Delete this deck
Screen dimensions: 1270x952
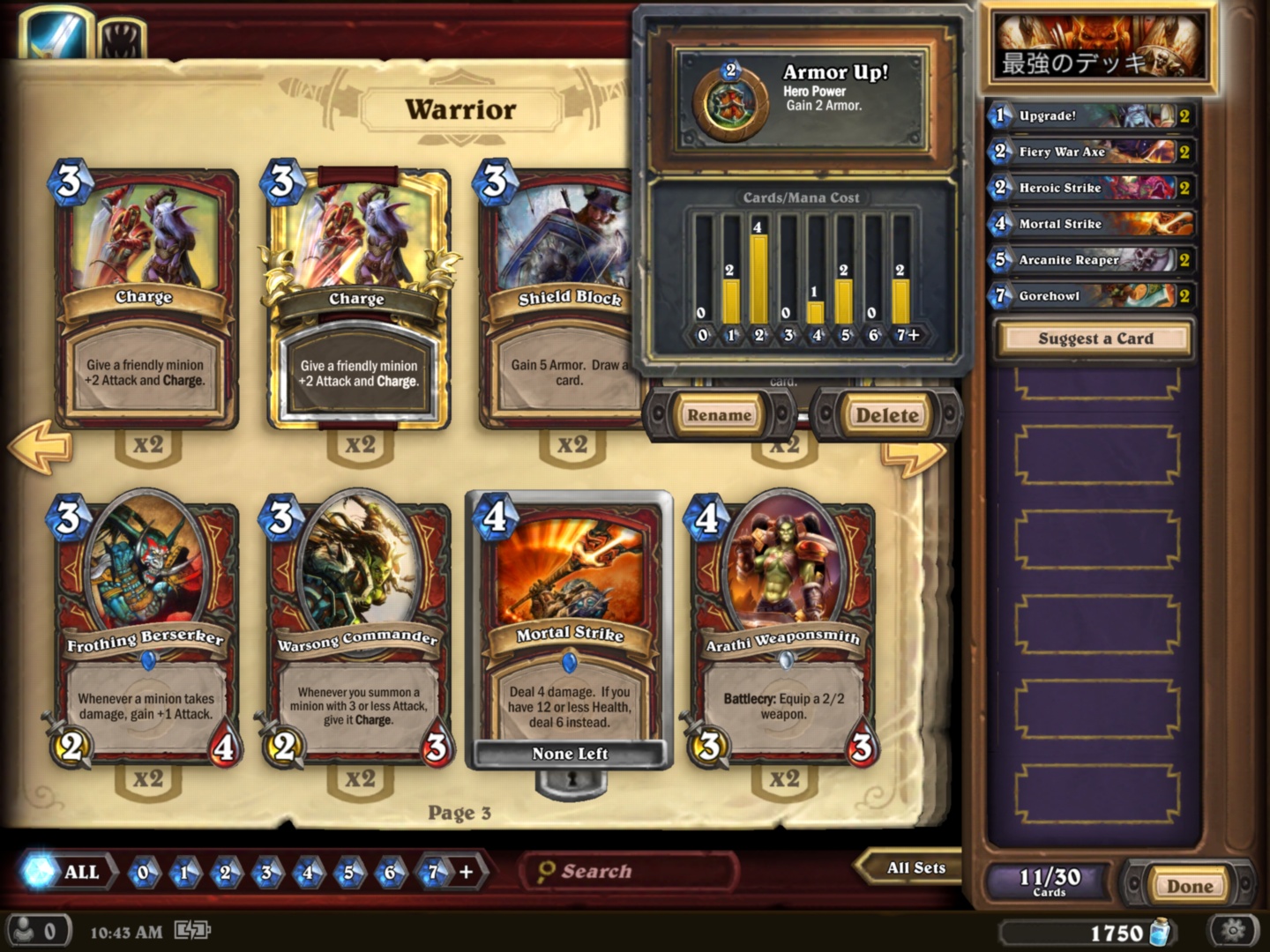tap(886, 415)
